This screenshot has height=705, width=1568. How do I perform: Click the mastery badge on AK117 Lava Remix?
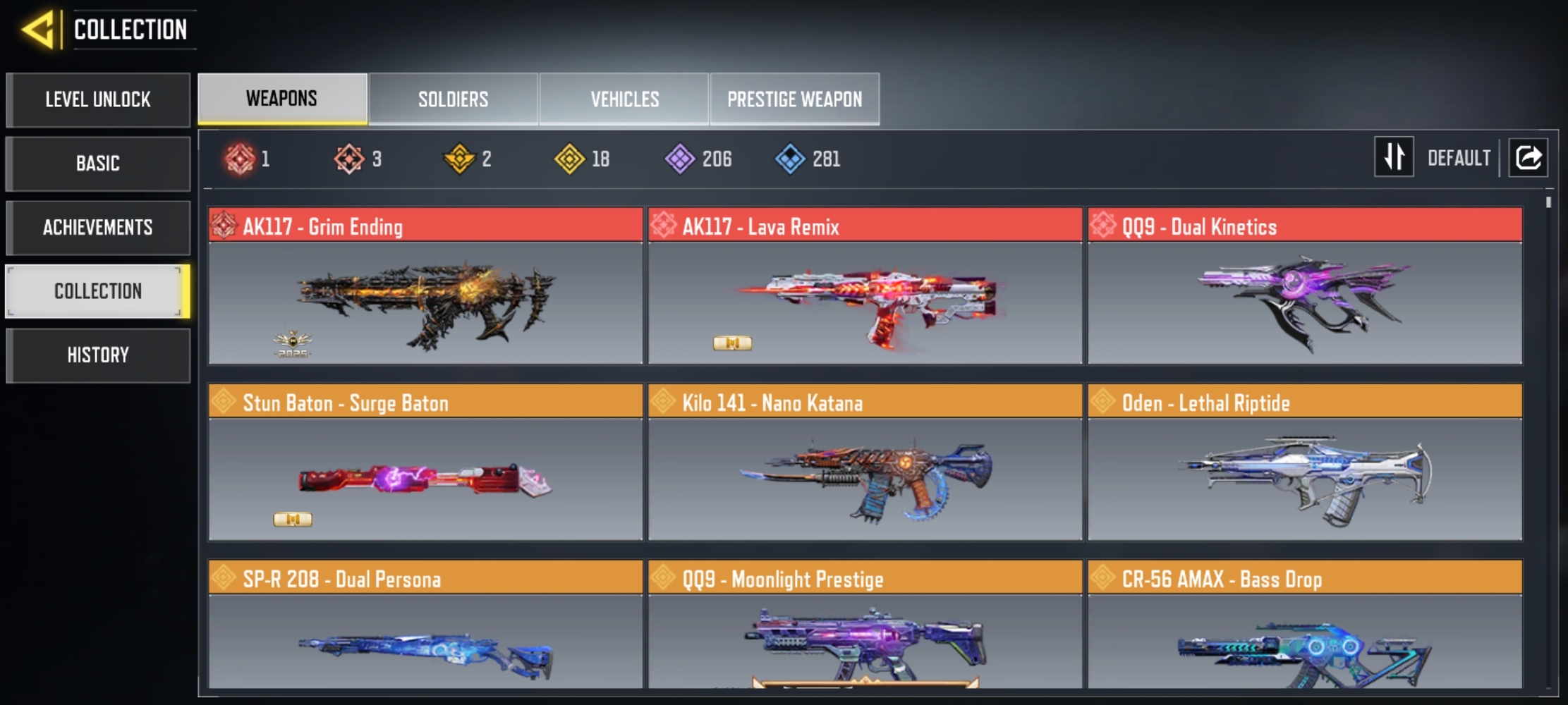click(x=731, y=342)
